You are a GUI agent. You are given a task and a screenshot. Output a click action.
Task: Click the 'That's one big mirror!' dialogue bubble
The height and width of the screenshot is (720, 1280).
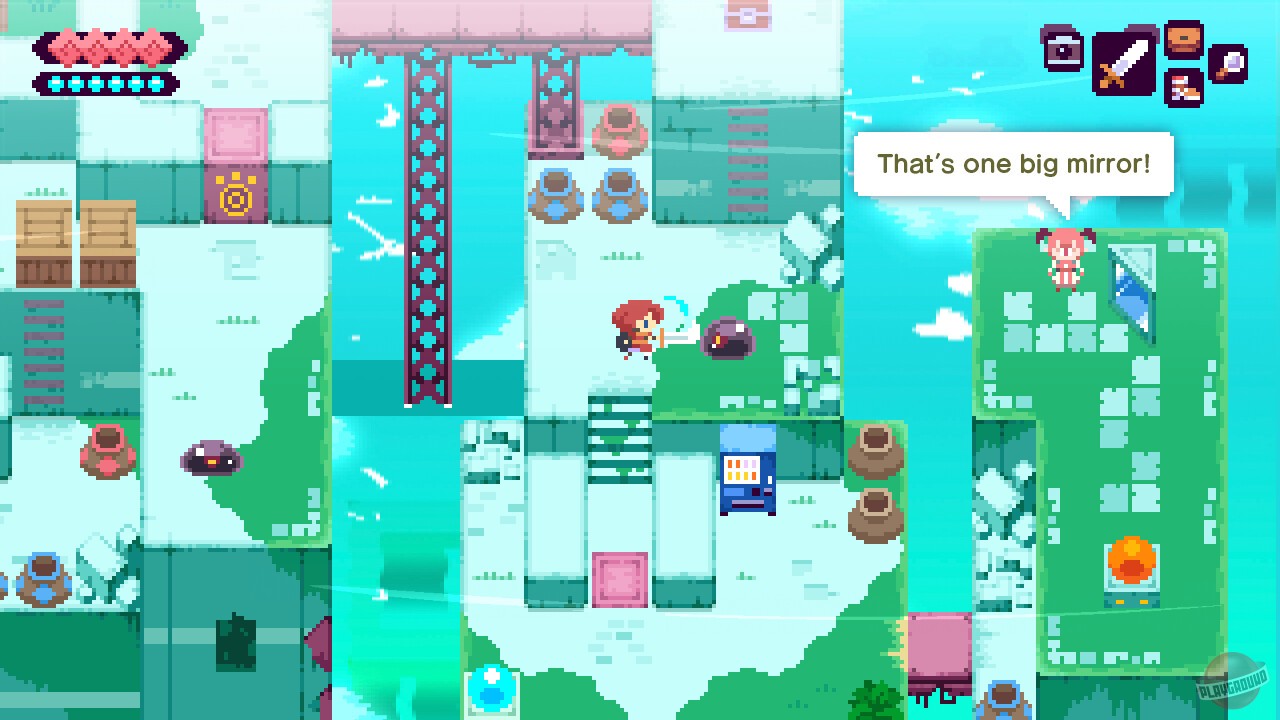pyautogui.click(x=1014, y=163)
